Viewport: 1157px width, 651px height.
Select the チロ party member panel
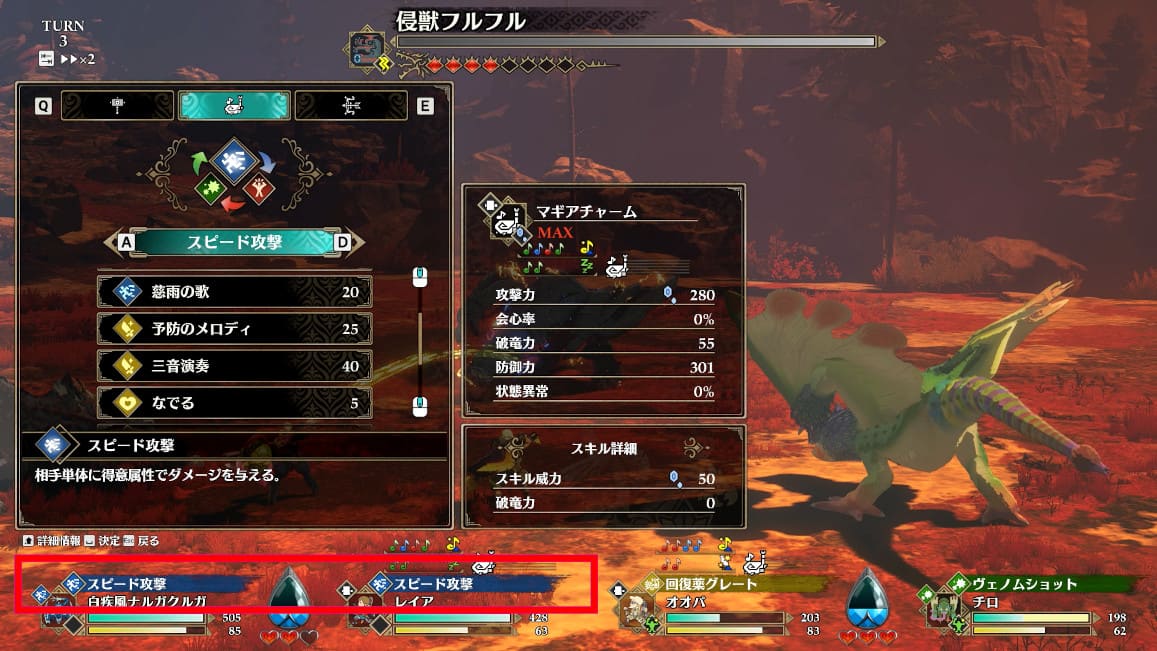[1030, 601]
